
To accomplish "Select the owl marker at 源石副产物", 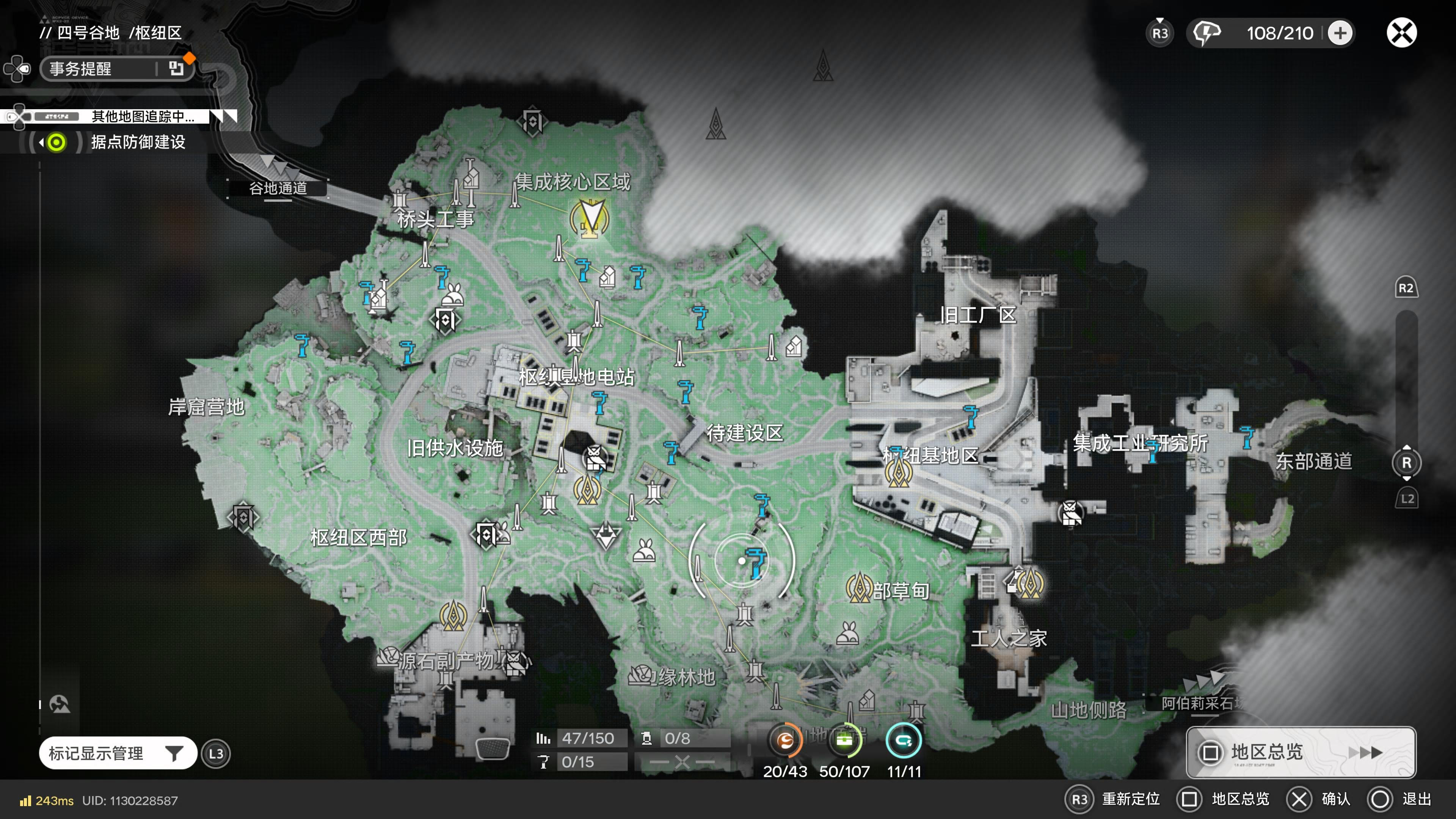I will click(x=516, y=662).
